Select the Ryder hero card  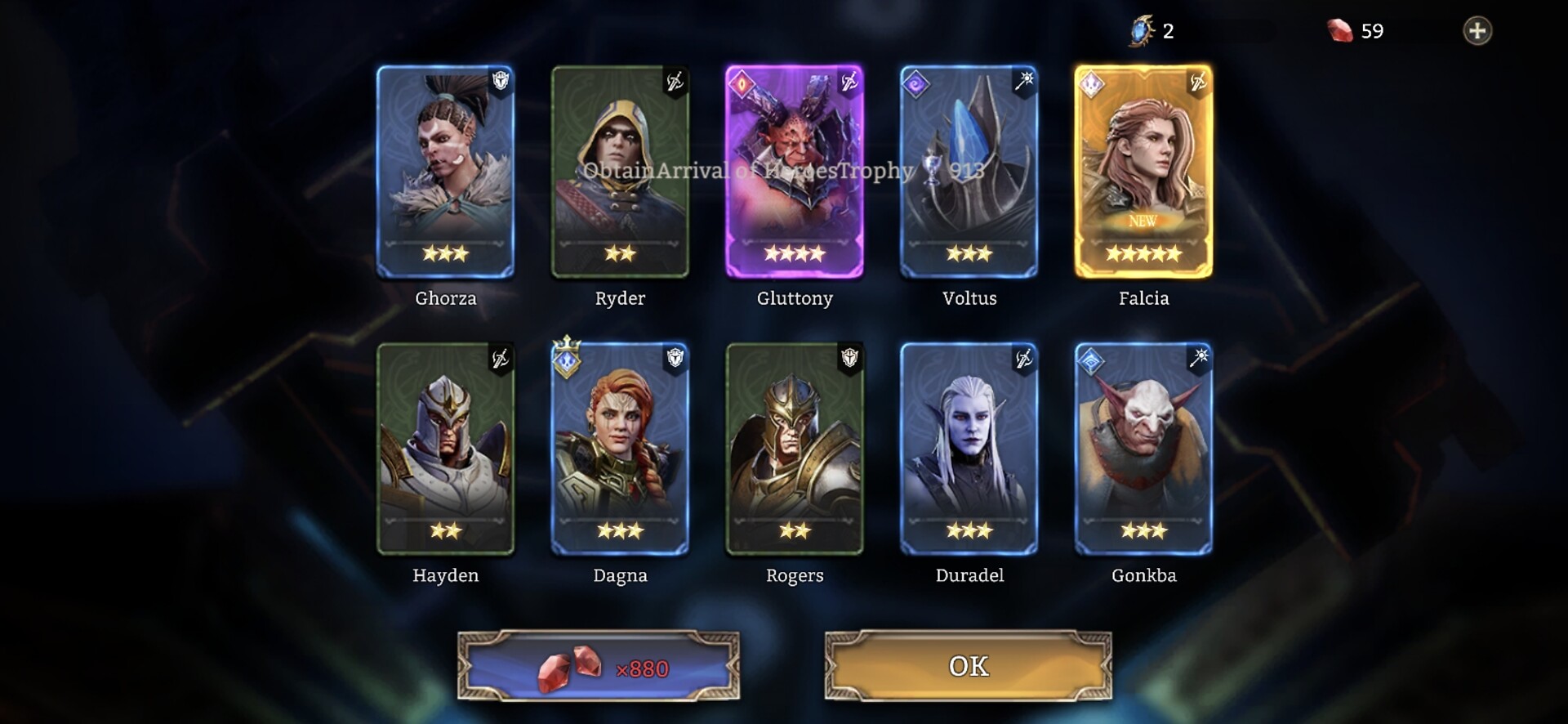620,172
